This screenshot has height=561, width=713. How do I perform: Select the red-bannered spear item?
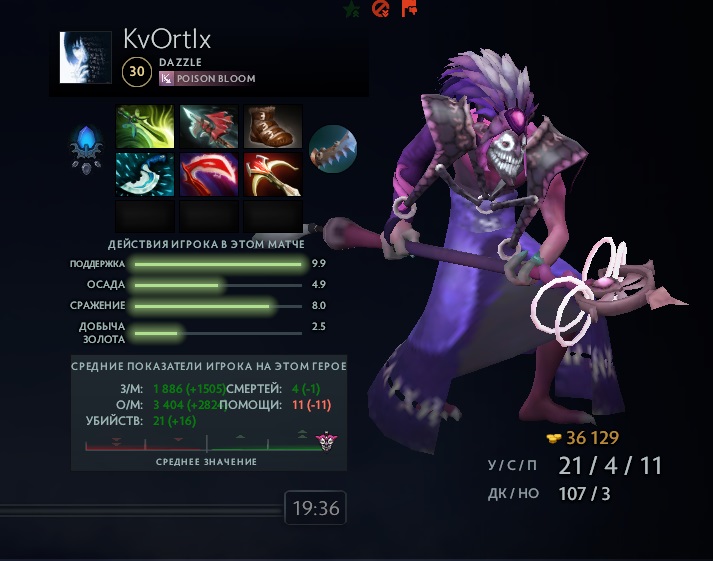(210, 127)
